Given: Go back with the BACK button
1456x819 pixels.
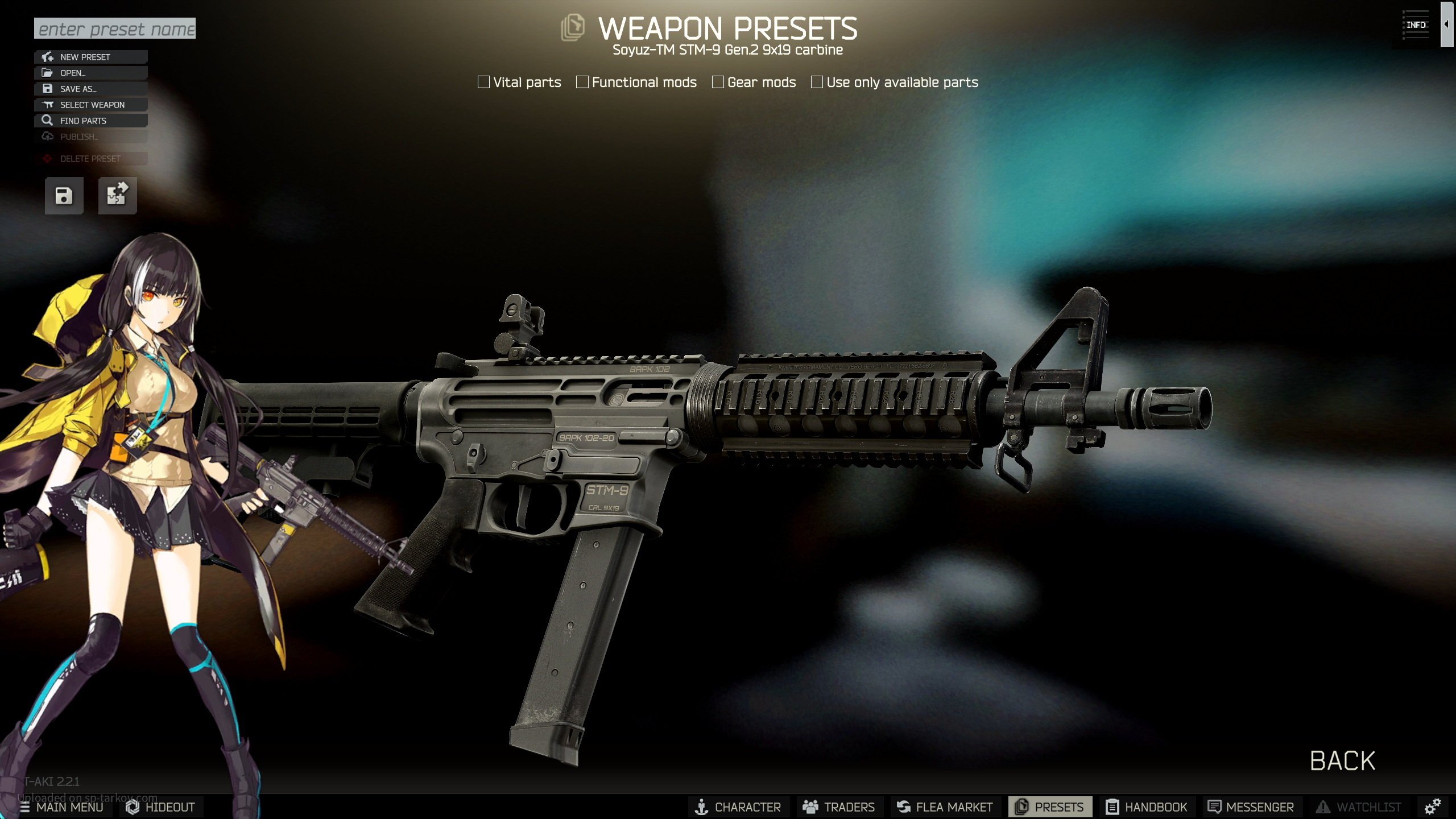Looking at the screenshot, I should tap(1342, 761).
